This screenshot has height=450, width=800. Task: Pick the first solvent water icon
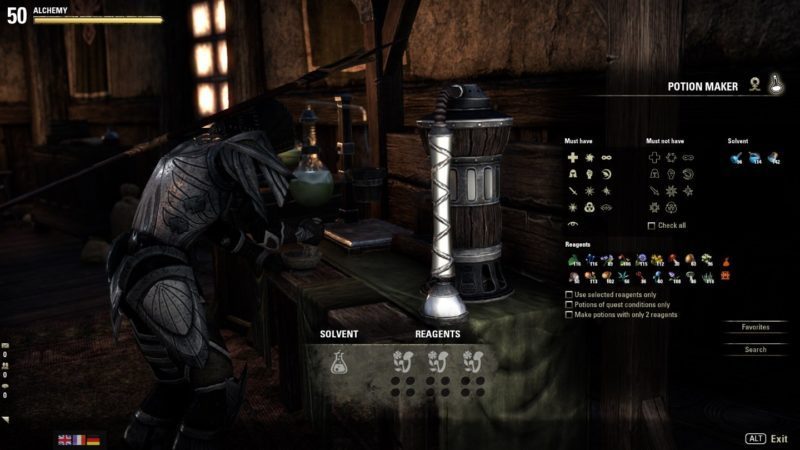point(735,158)
